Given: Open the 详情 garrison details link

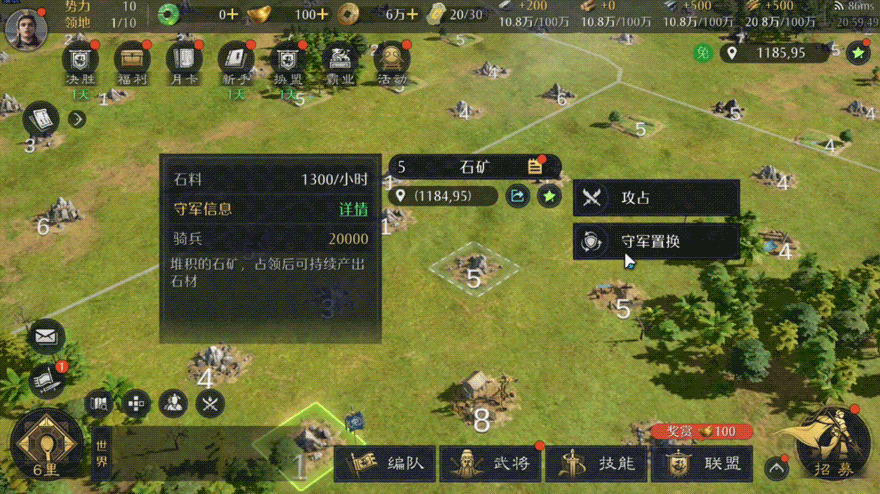Looking at the screenshot, I should (x=353, y=209).
